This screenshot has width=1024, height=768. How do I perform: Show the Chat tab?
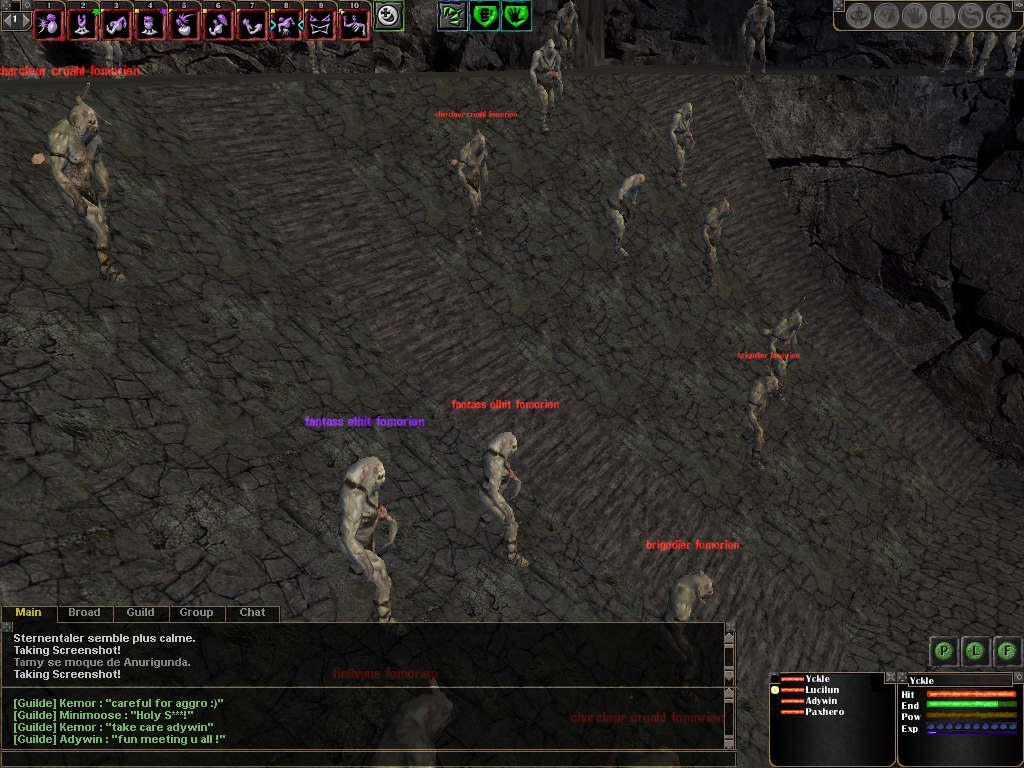click(x=252, y=612)
